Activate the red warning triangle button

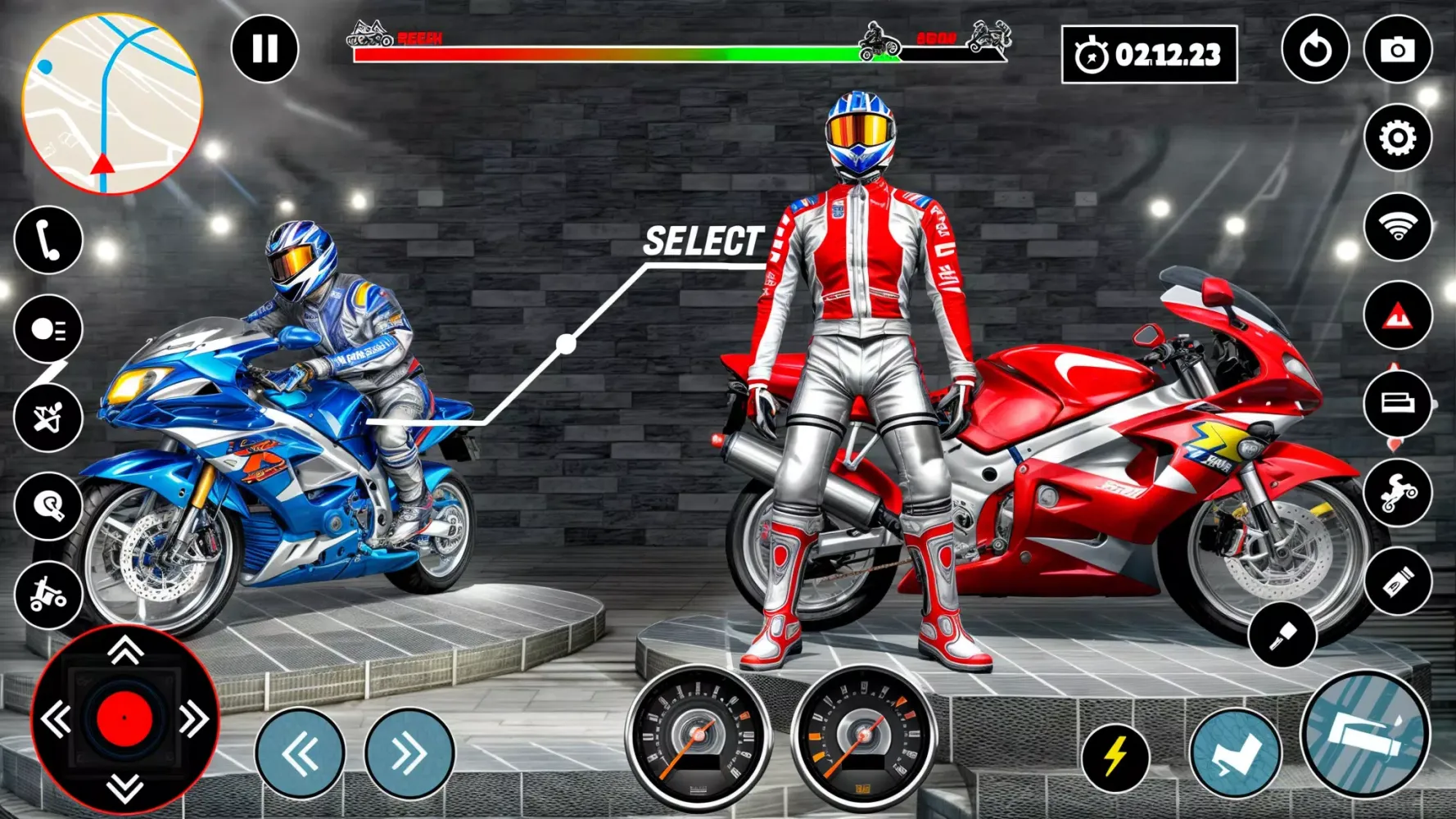(x=1397, y=315)
